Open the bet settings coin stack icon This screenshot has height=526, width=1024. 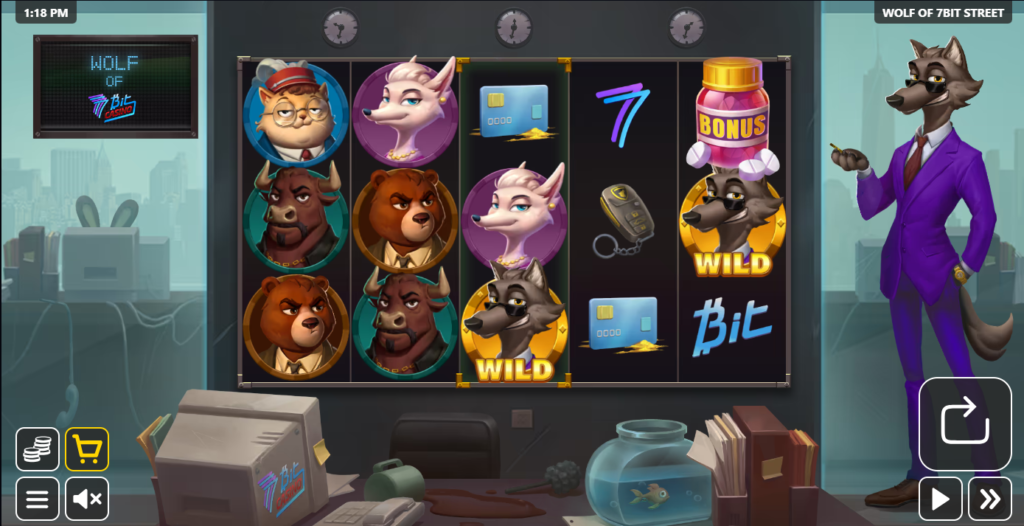pos(37,449)
